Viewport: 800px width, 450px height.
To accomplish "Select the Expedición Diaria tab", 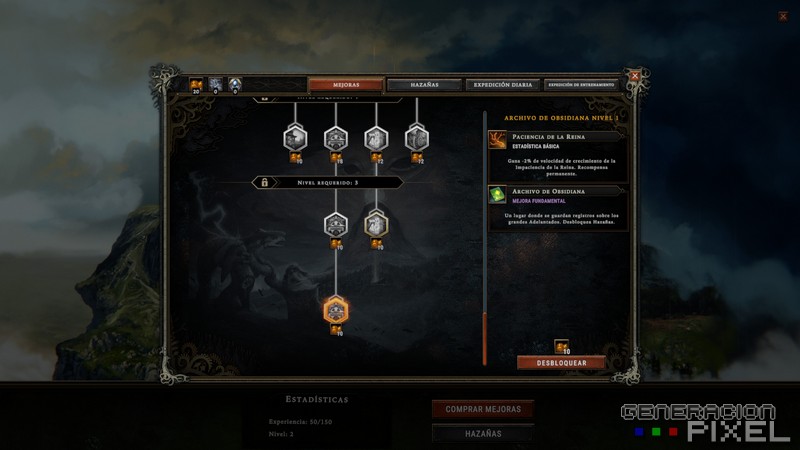I will coord(503,85).
